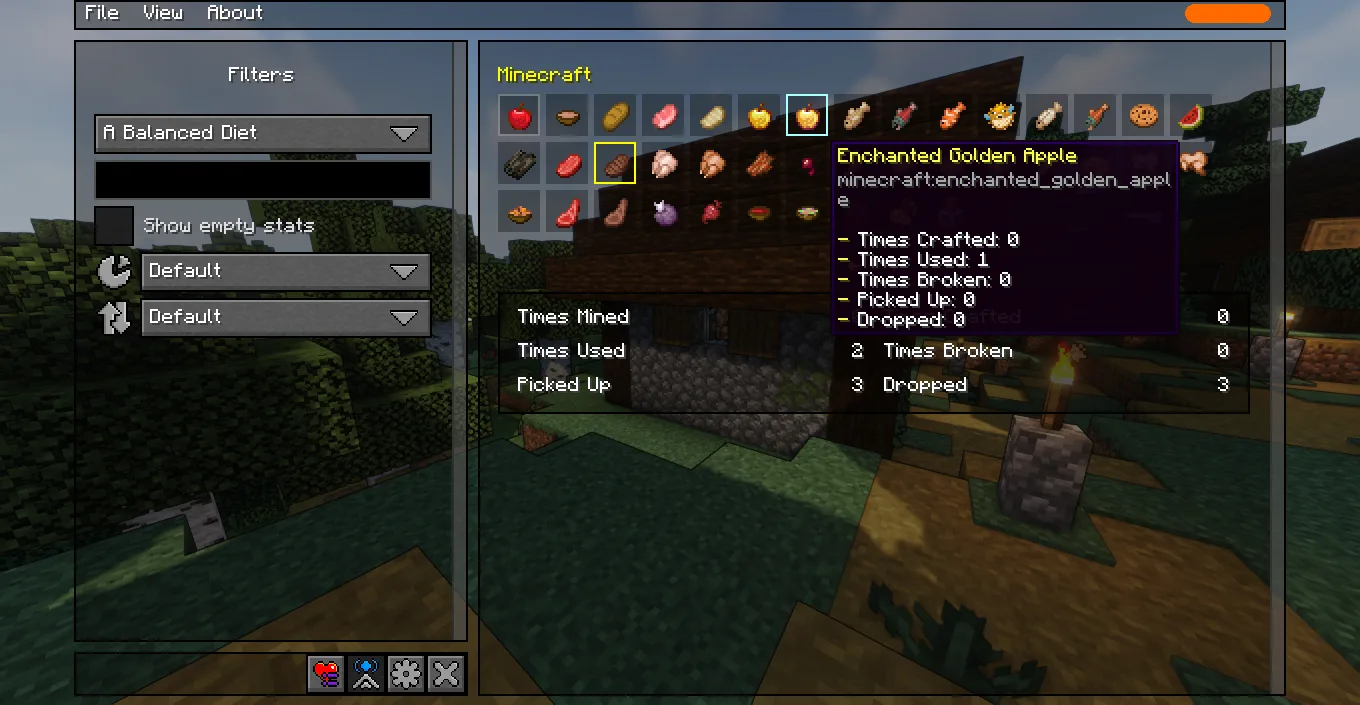Close the screen with the X button
The image size is (1360, 705).
446,675
